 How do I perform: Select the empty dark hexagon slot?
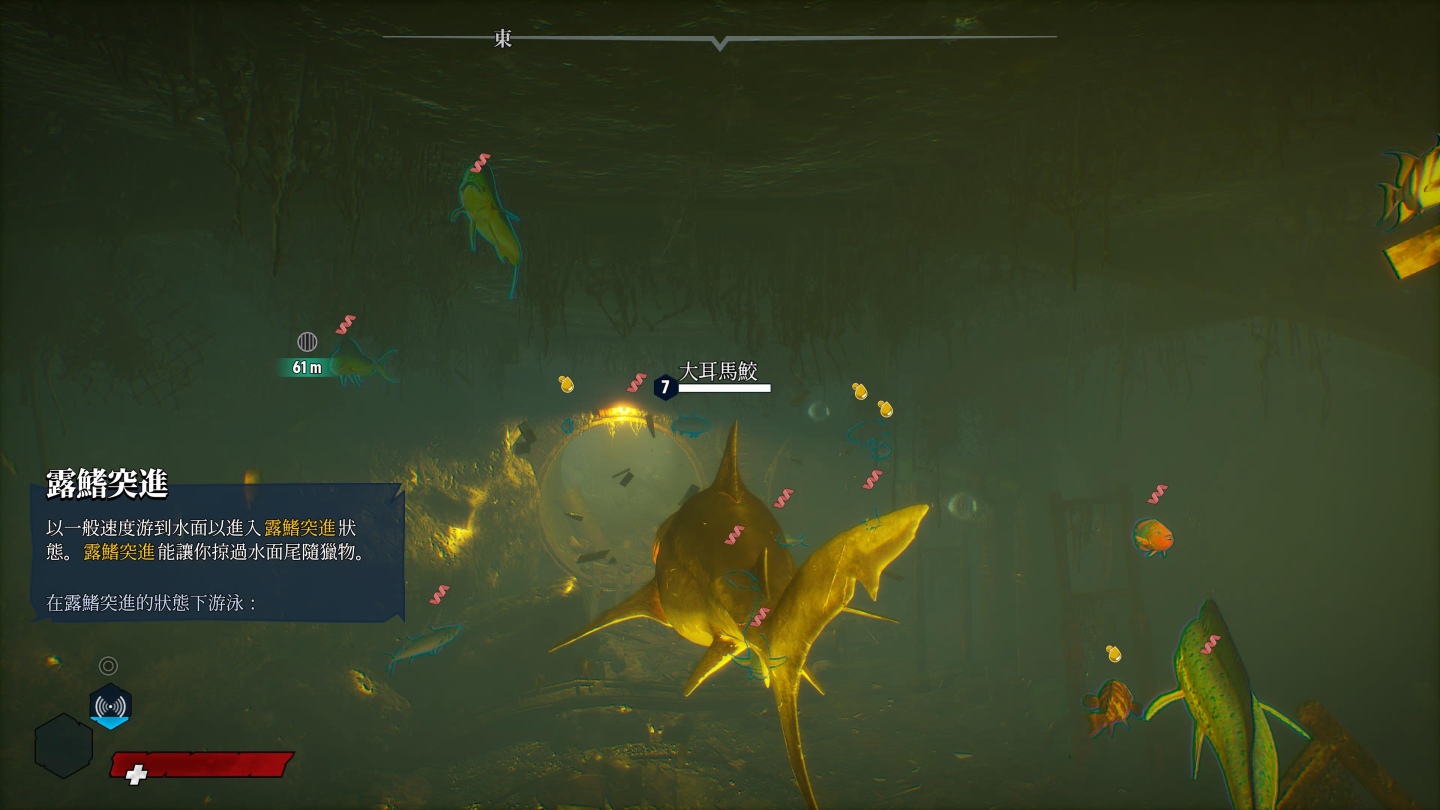(64, 746)
